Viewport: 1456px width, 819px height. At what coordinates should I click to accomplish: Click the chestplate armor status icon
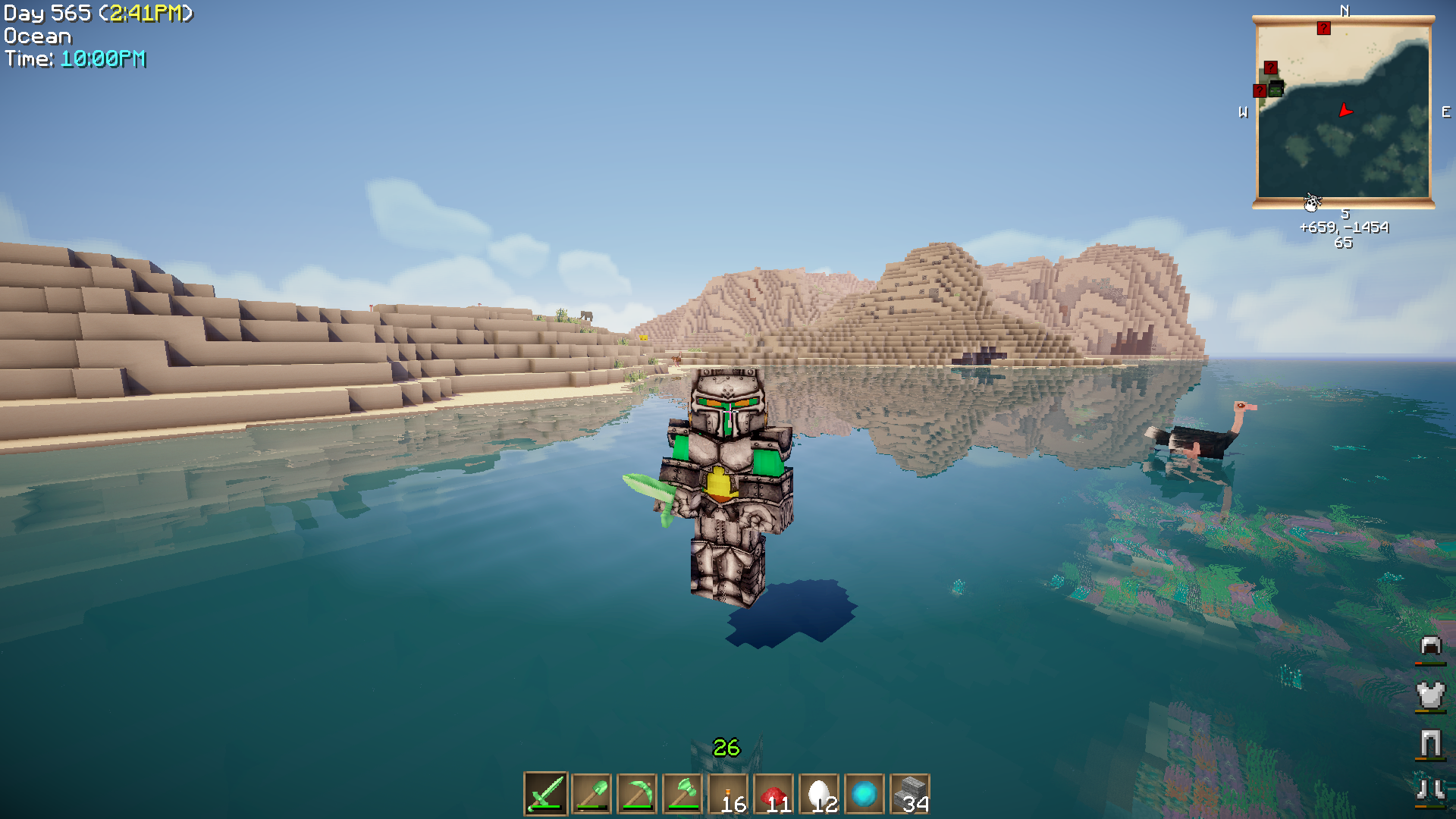coord(1430,695)
